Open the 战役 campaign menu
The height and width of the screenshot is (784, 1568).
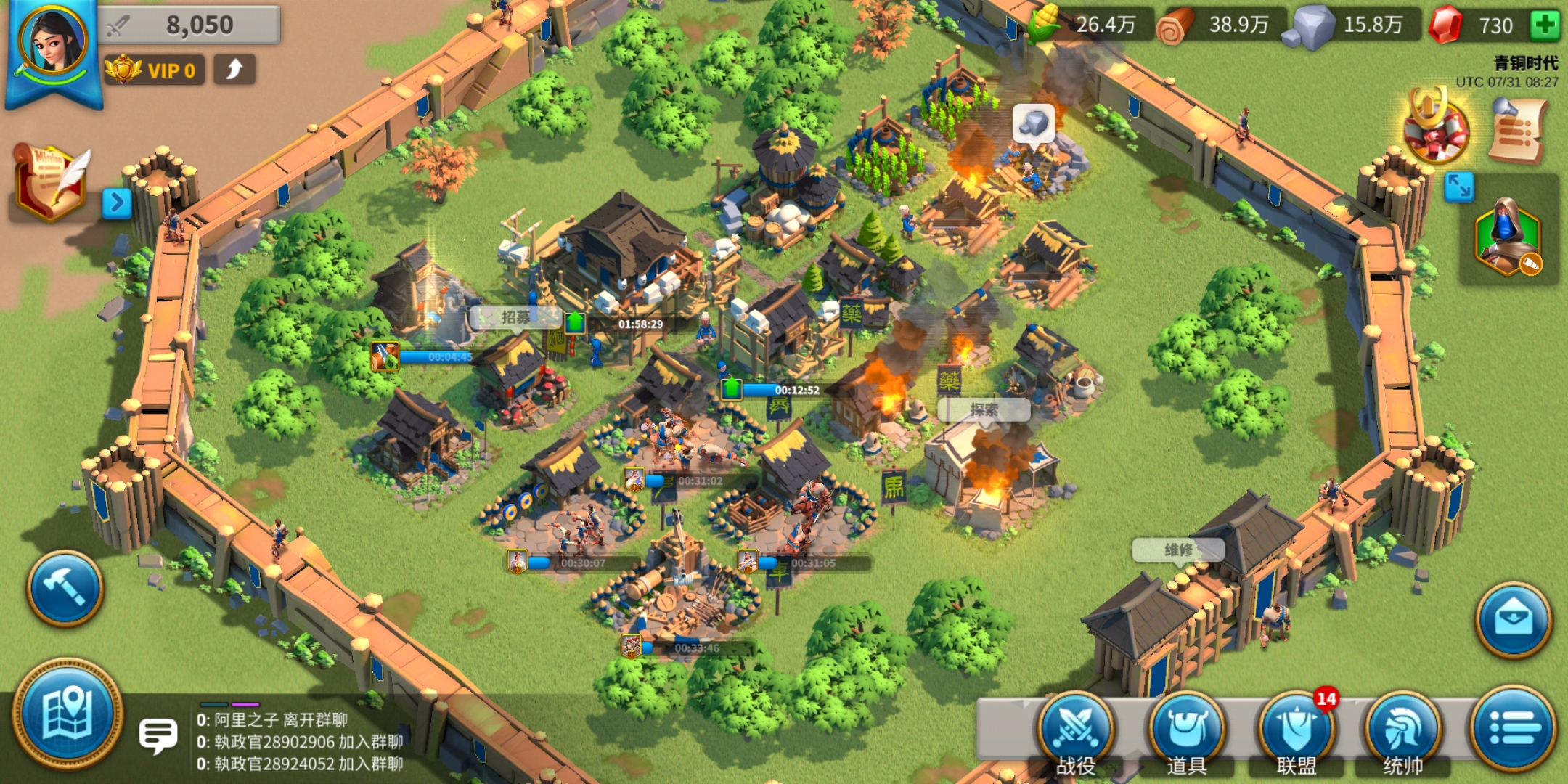coord(1075,731)
